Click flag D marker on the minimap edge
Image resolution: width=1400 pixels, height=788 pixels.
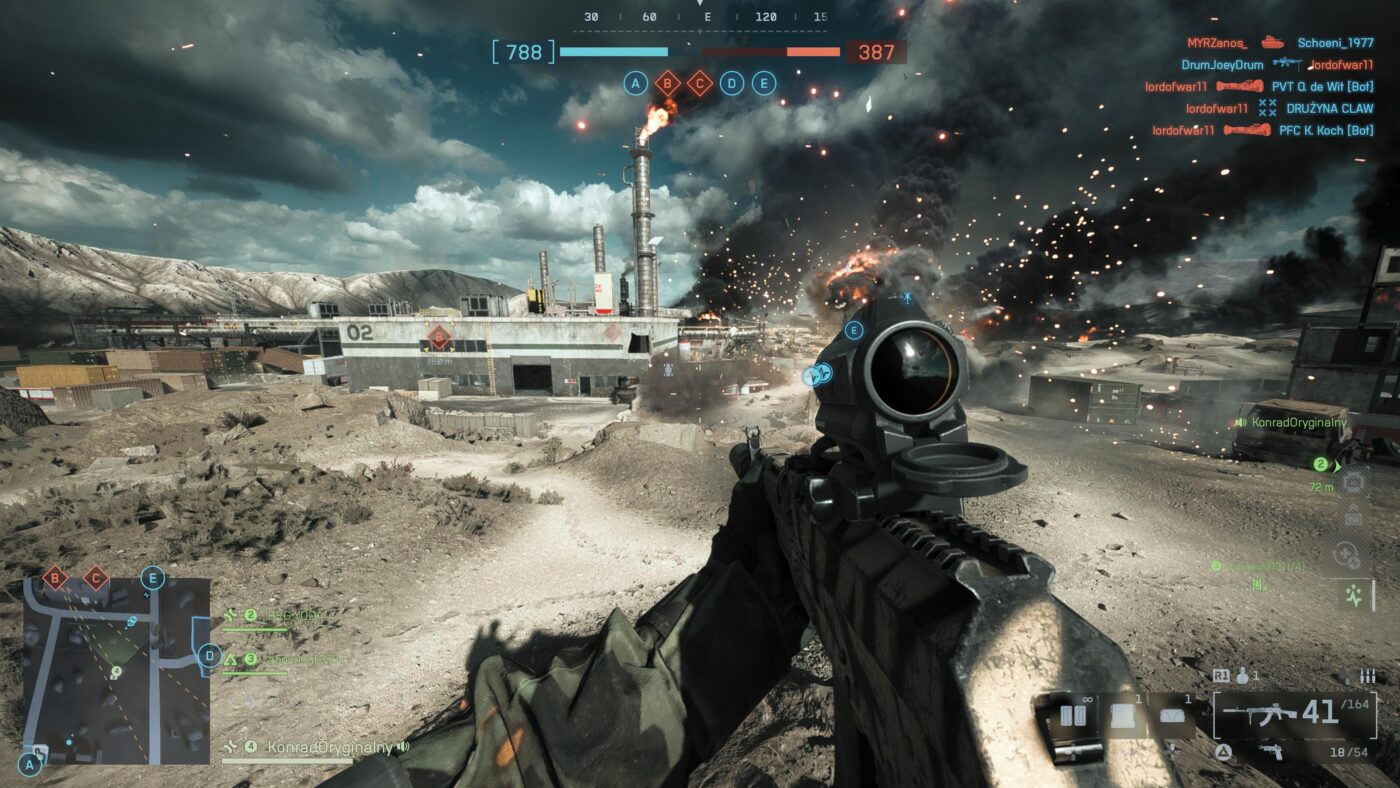pos(209,656)
